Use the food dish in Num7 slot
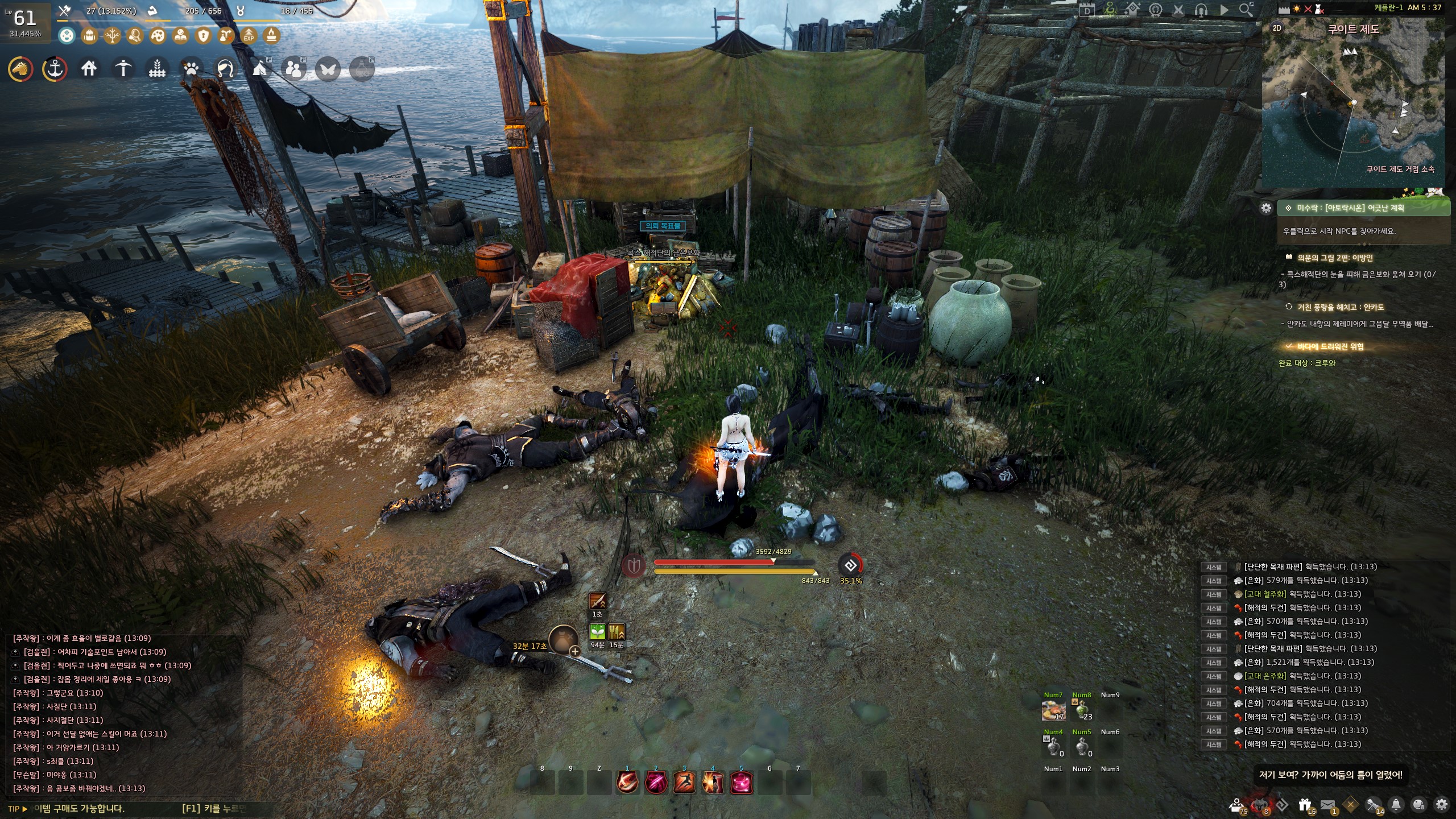This screenshot has height=819, width=1456. (x=1053, y=711)
